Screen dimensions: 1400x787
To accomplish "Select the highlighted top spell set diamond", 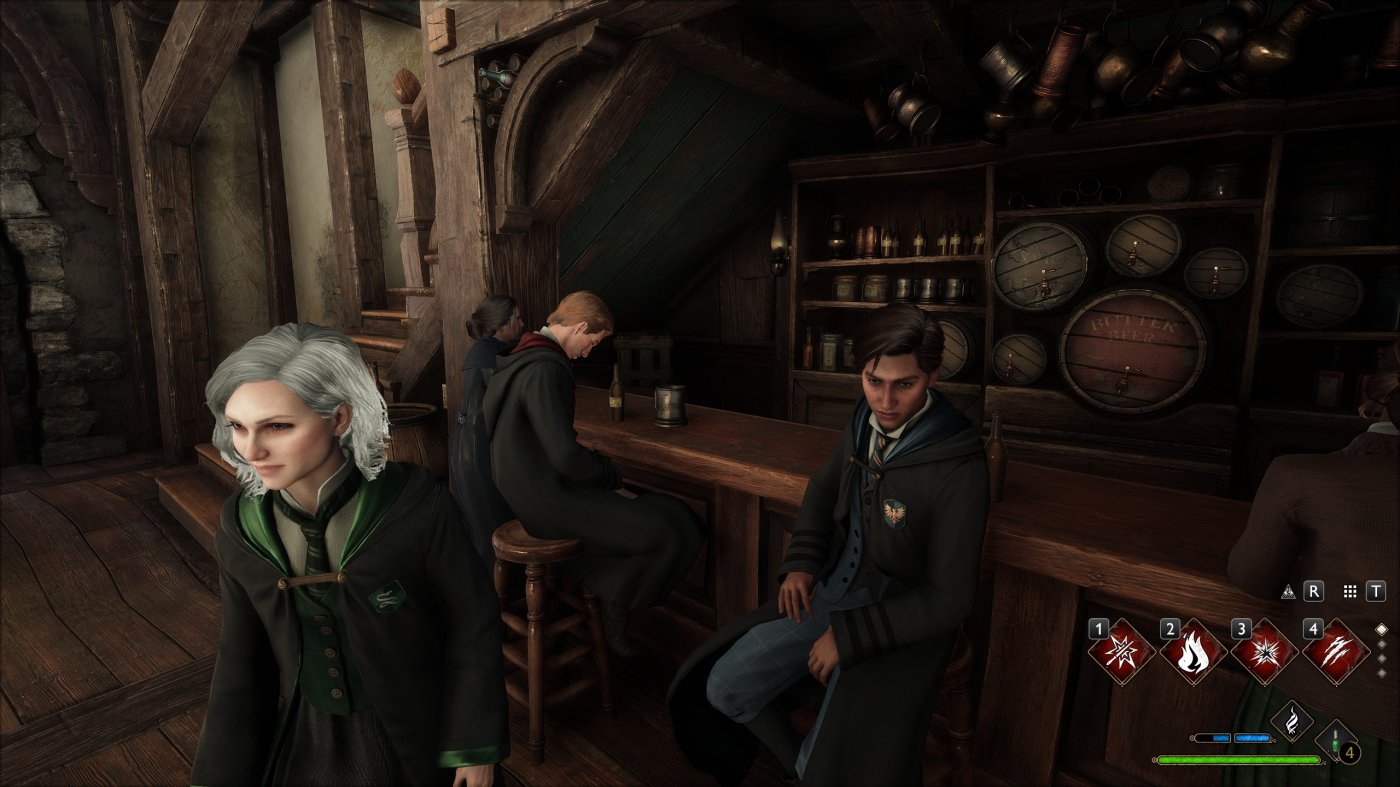I will 1382,629.
